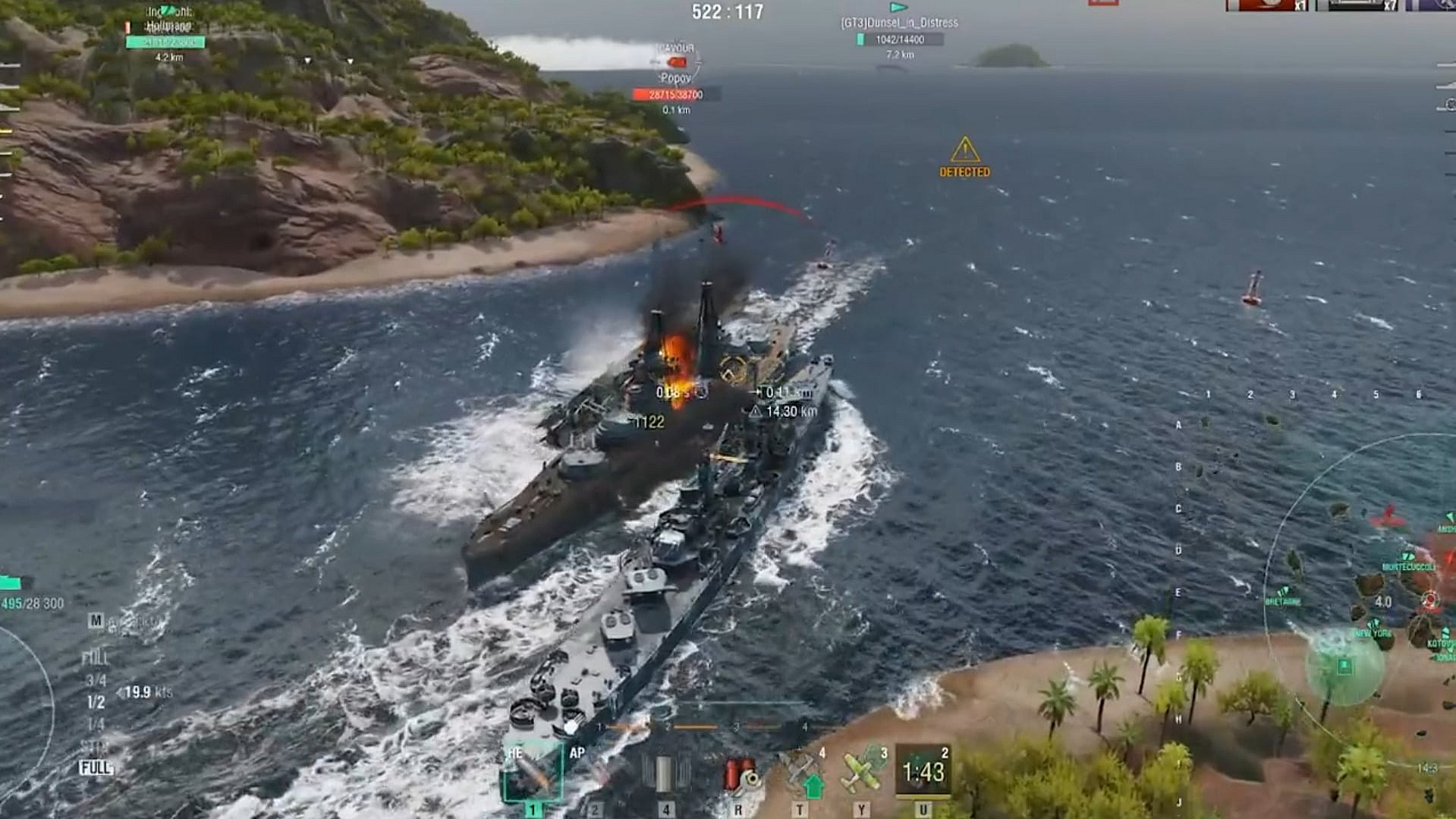Select ally Dunsel_in_Distress nameplate

(899, 24)
